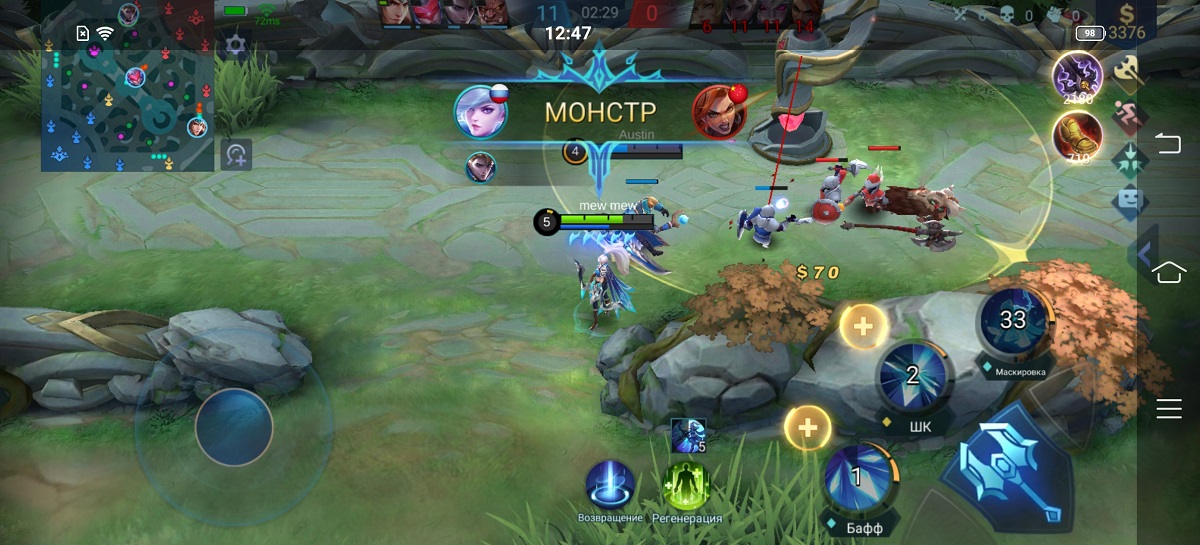This screenshot has width=1200, height=545.
Task: Send the gather signal with converging arrows
Action: pyautogui.click(x=1127, y=160)
